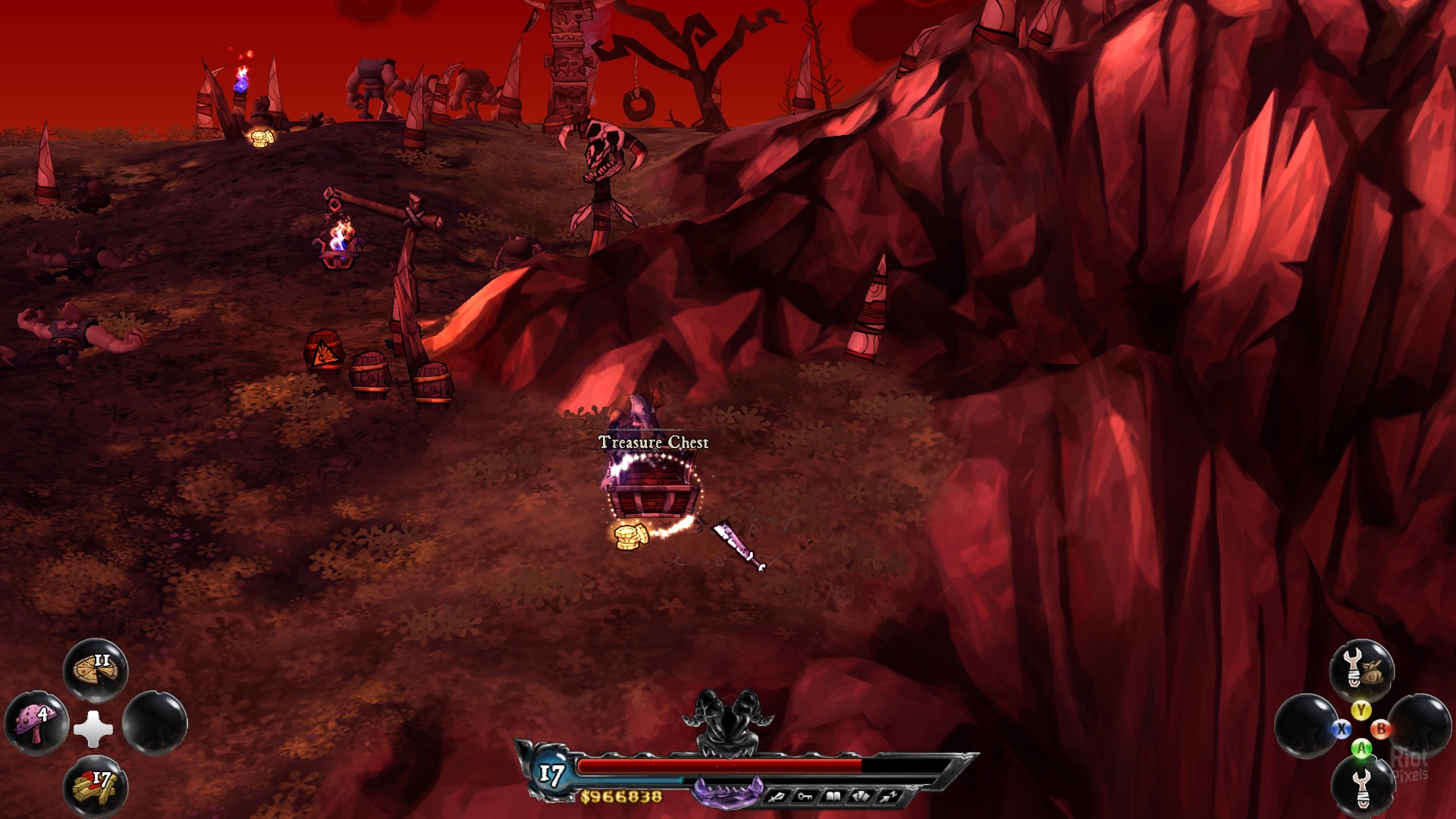The width and height of the screenshot is (1456, 819).
Task: Show the cards icon on the status bar
Action: coord(861,796)
